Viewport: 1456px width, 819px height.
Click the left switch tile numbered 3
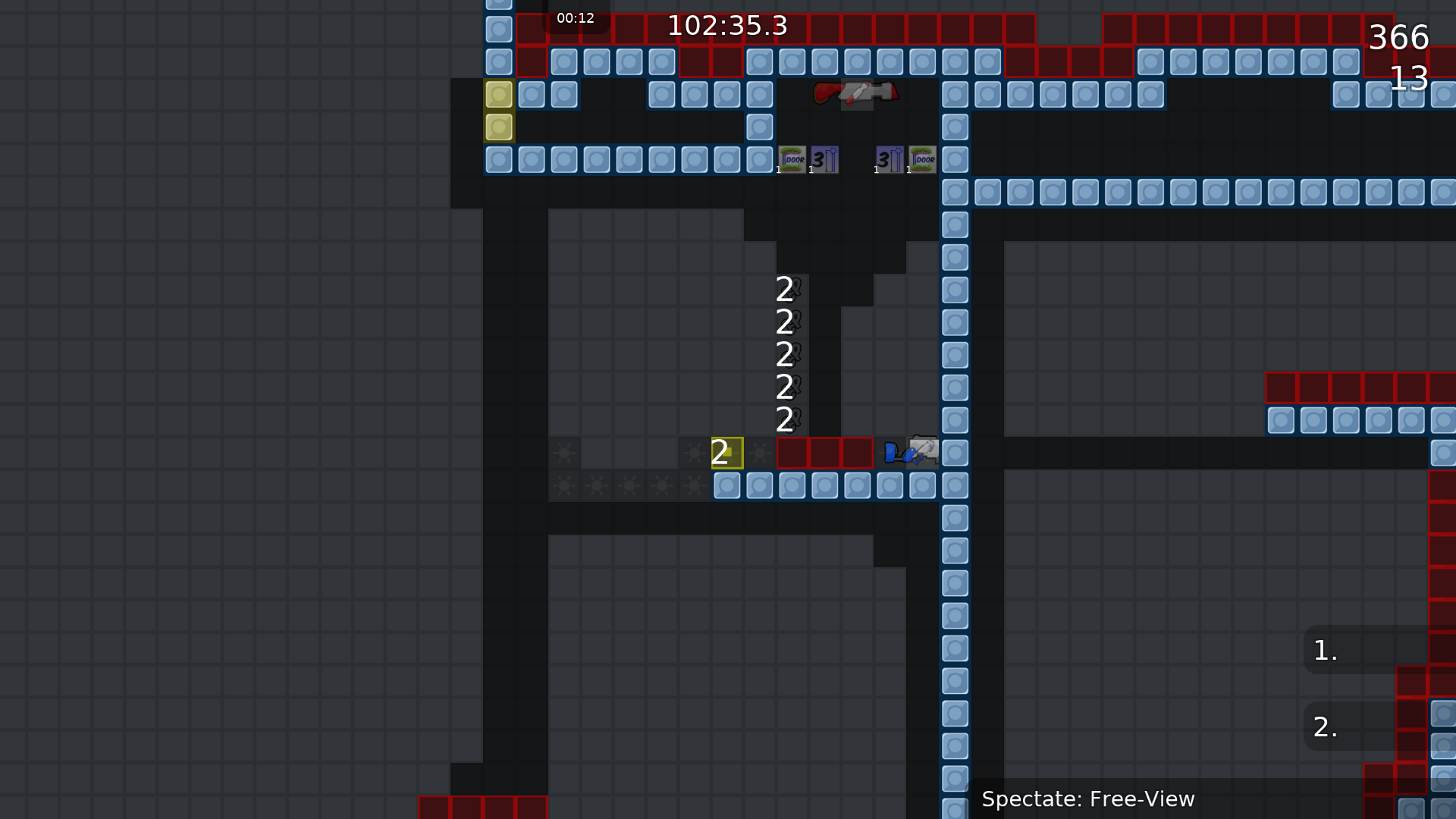824,159
